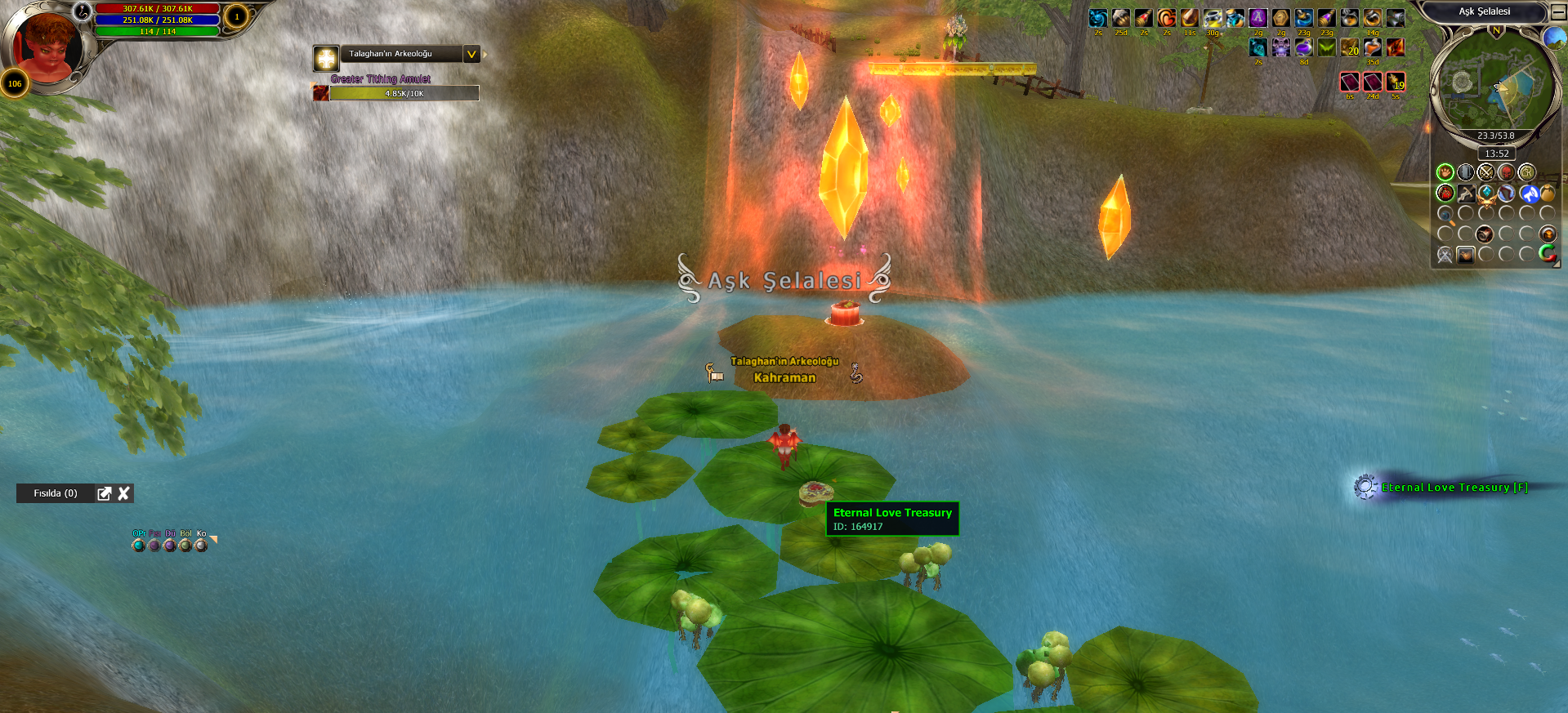
Task: Open the world map globe icon
Action: (x=1553, y=38)
